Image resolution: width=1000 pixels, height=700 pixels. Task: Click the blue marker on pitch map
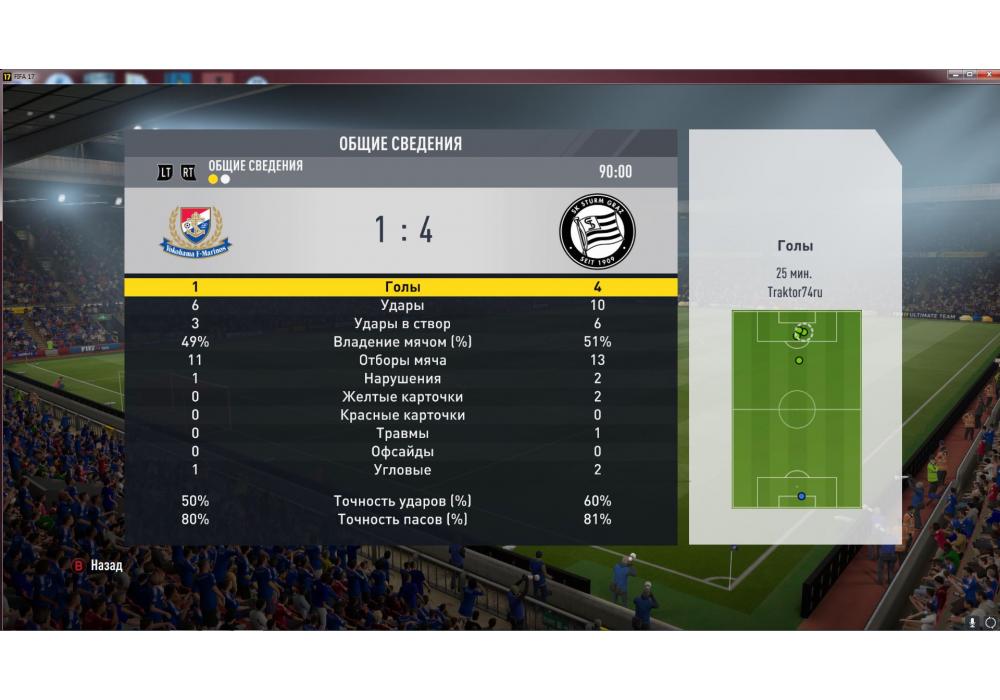pos(801,496)
